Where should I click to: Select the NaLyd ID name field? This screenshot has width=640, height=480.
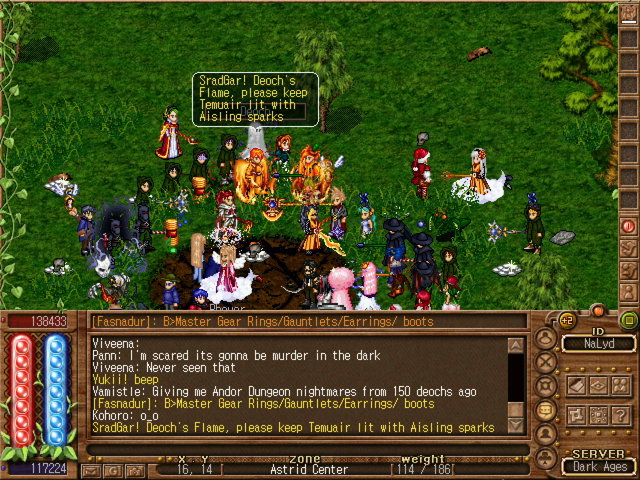pyautogui.click(x=598, y=343)
